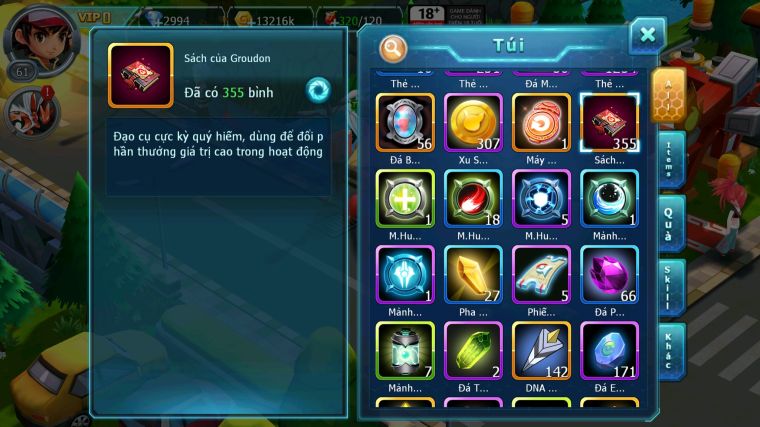Click the blue swirl button beside item count
Viewport: 760px width, 427px height.
coord(318,90)
